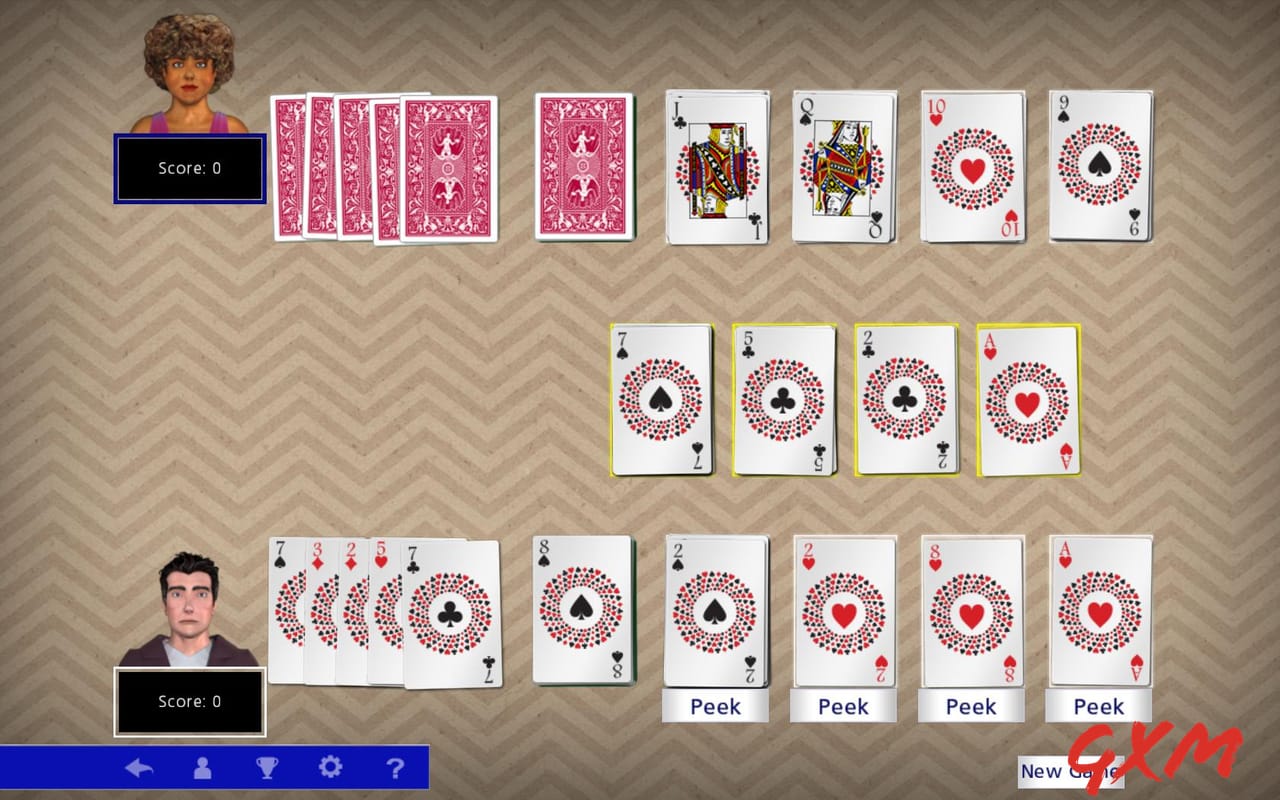Open the player profile icon
Viewport: 1280px width, 800px height.
pos(203,768)
